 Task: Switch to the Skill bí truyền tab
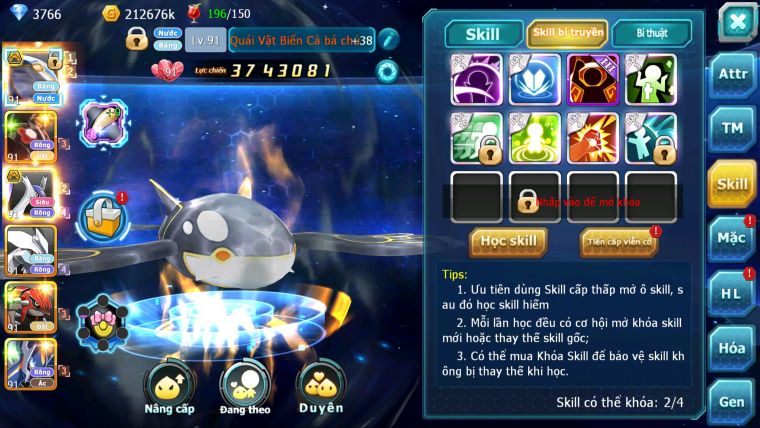click(x=566, y=33)
